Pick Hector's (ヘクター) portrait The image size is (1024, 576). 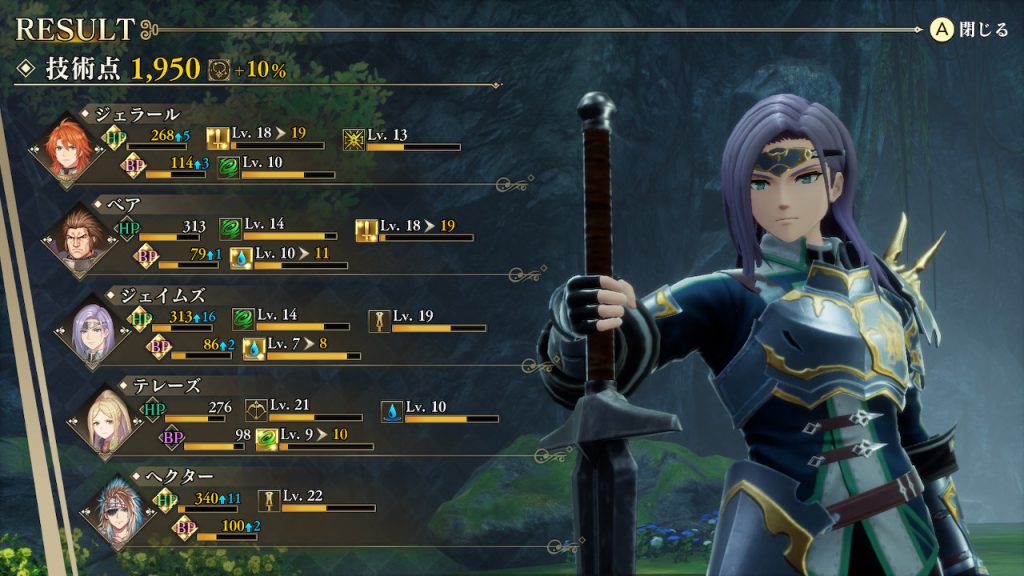[x=117, y=511]
